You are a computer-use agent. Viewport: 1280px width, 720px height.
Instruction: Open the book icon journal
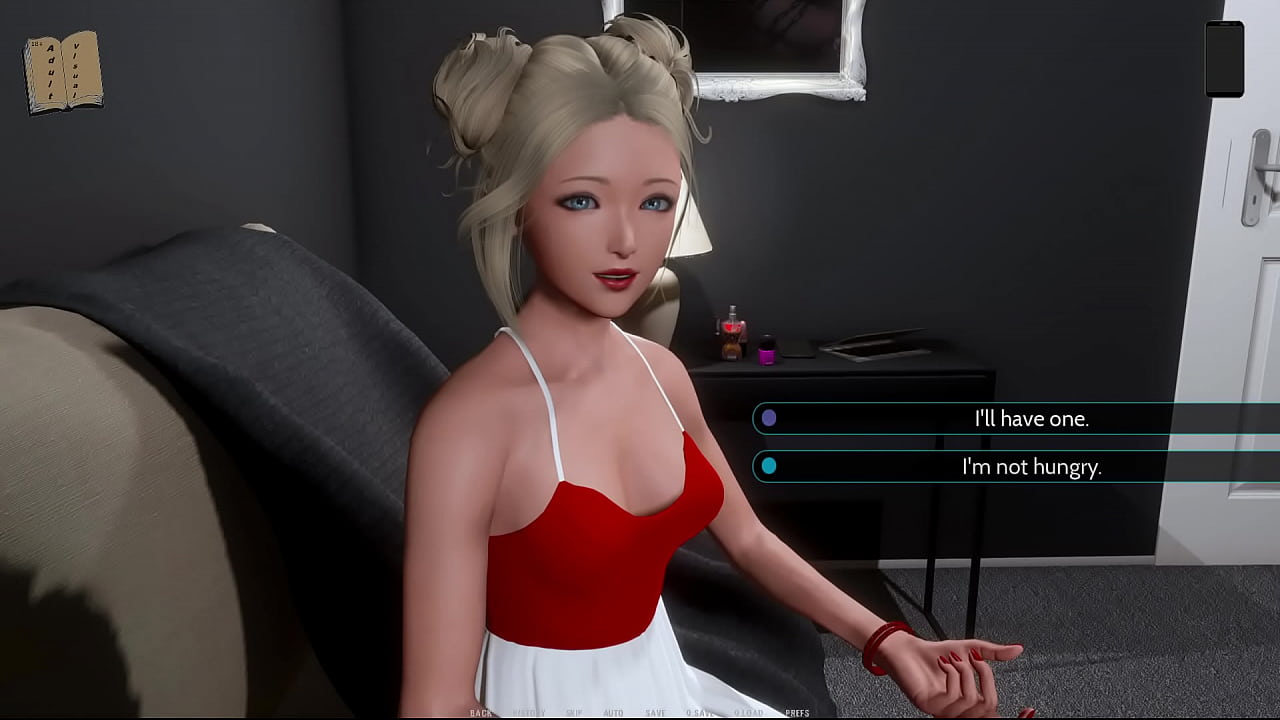coord(63,72)
